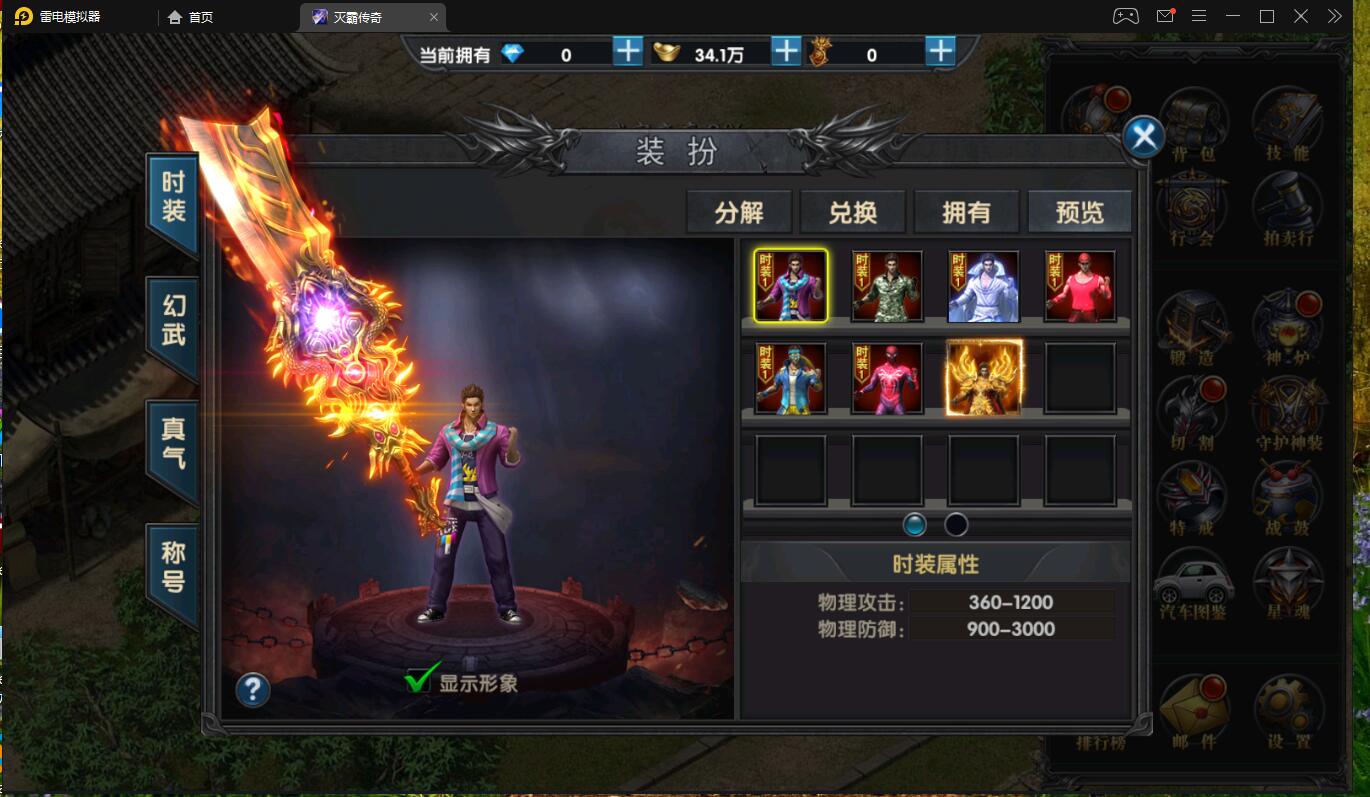Go to the 称号 title tab
Viewport: 1370px width, 797px height.
point(173,568)
